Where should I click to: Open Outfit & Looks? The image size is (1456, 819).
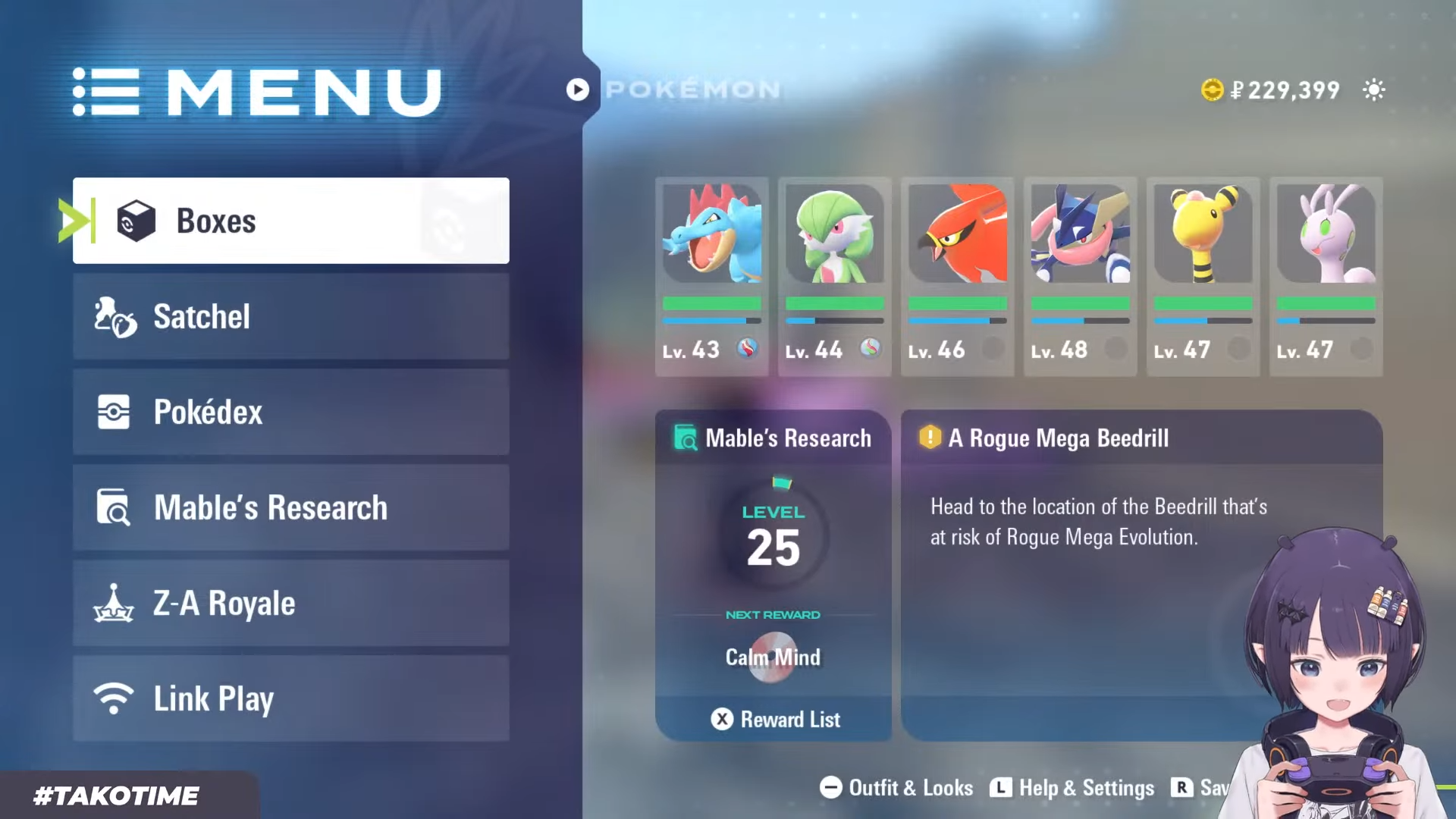coord(896,788)
